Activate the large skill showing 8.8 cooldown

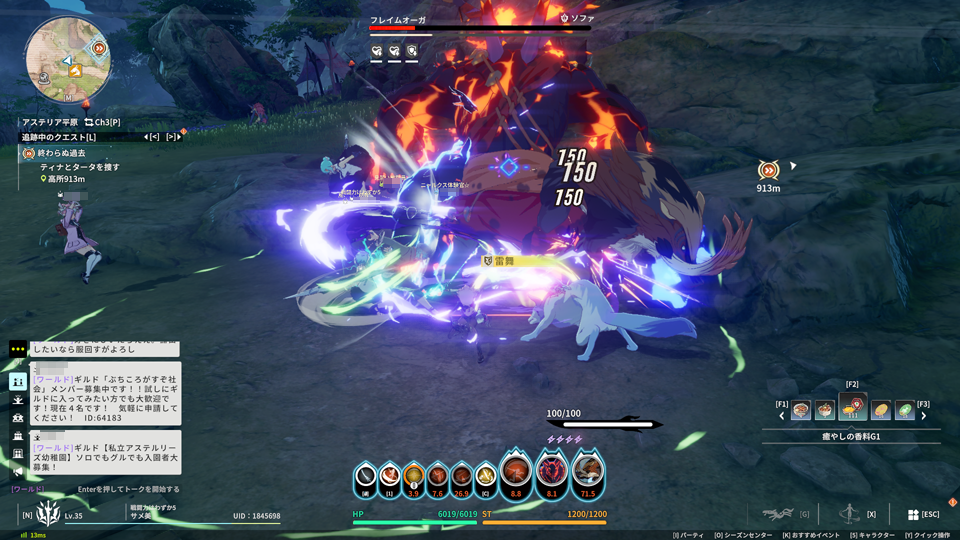[516, 470]
